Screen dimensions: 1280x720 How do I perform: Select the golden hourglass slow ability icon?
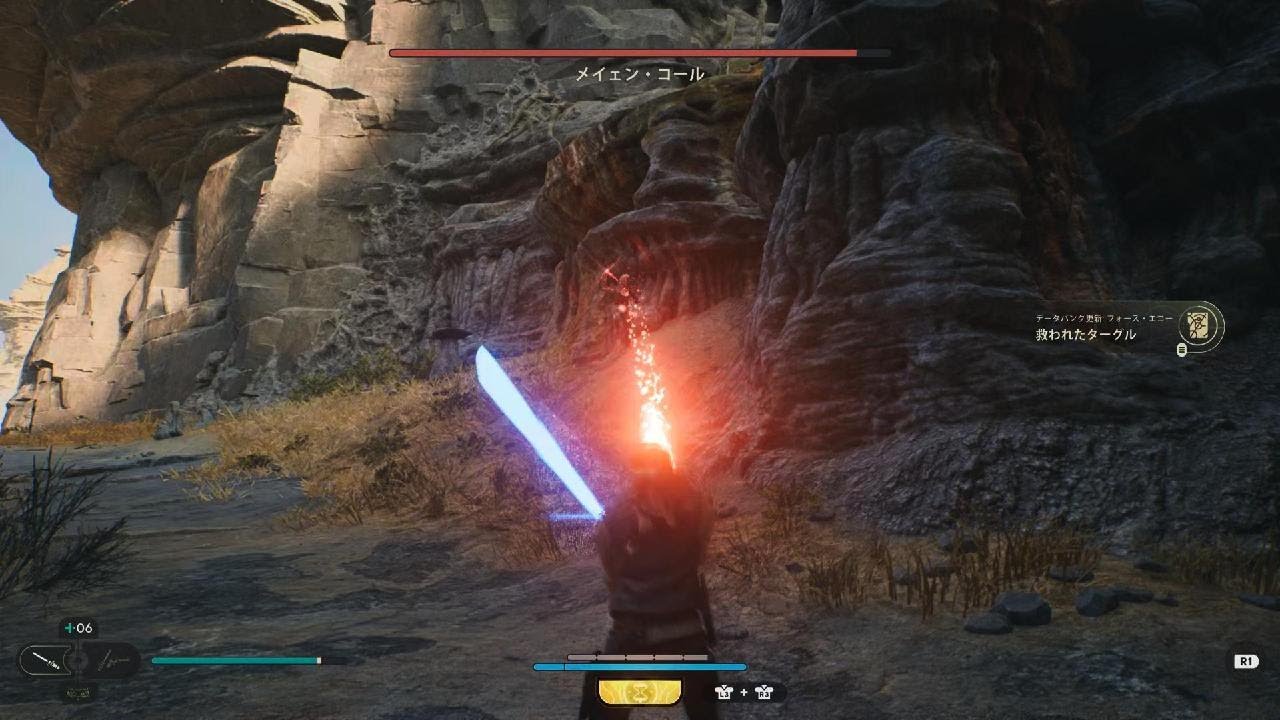coord(640,691)
